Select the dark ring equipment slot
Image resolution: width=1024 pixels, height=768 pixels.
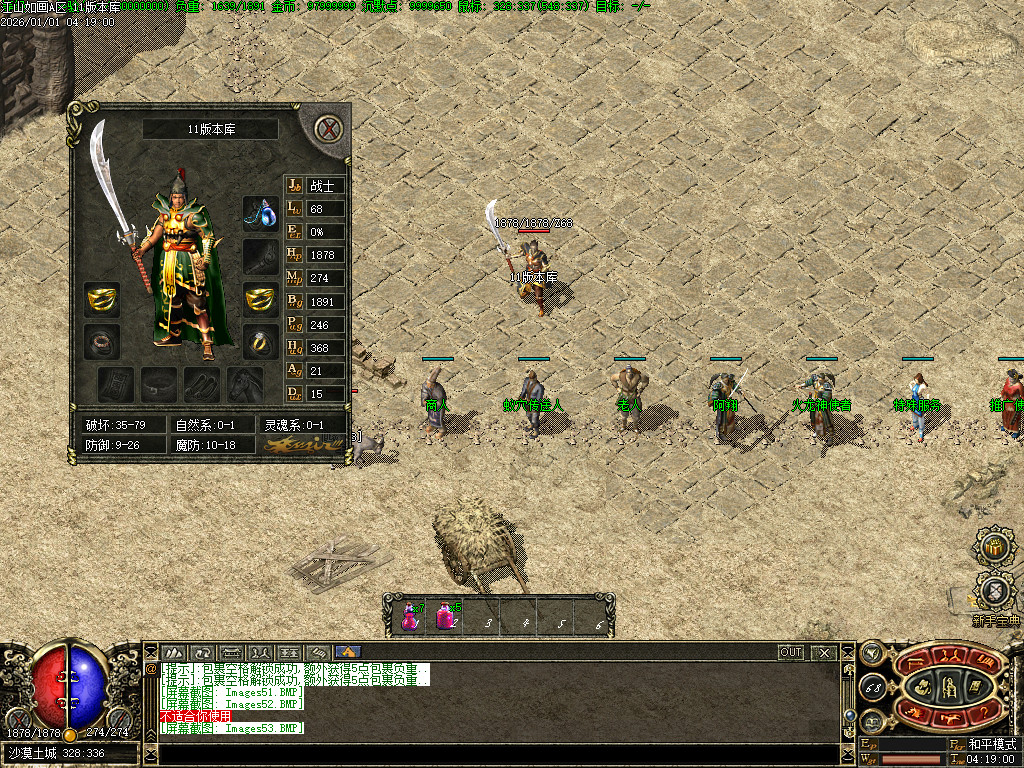click(x=101, y=341)
